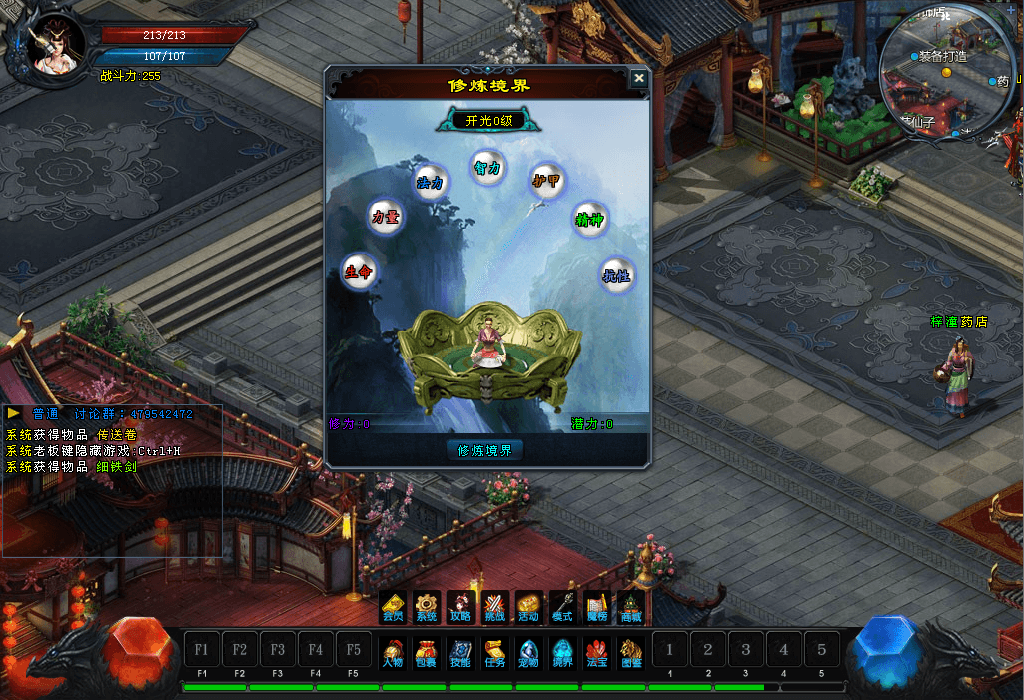Open the 系统 system settings gear
Screen dimensions: 1024x700
[x=427, y=607]
